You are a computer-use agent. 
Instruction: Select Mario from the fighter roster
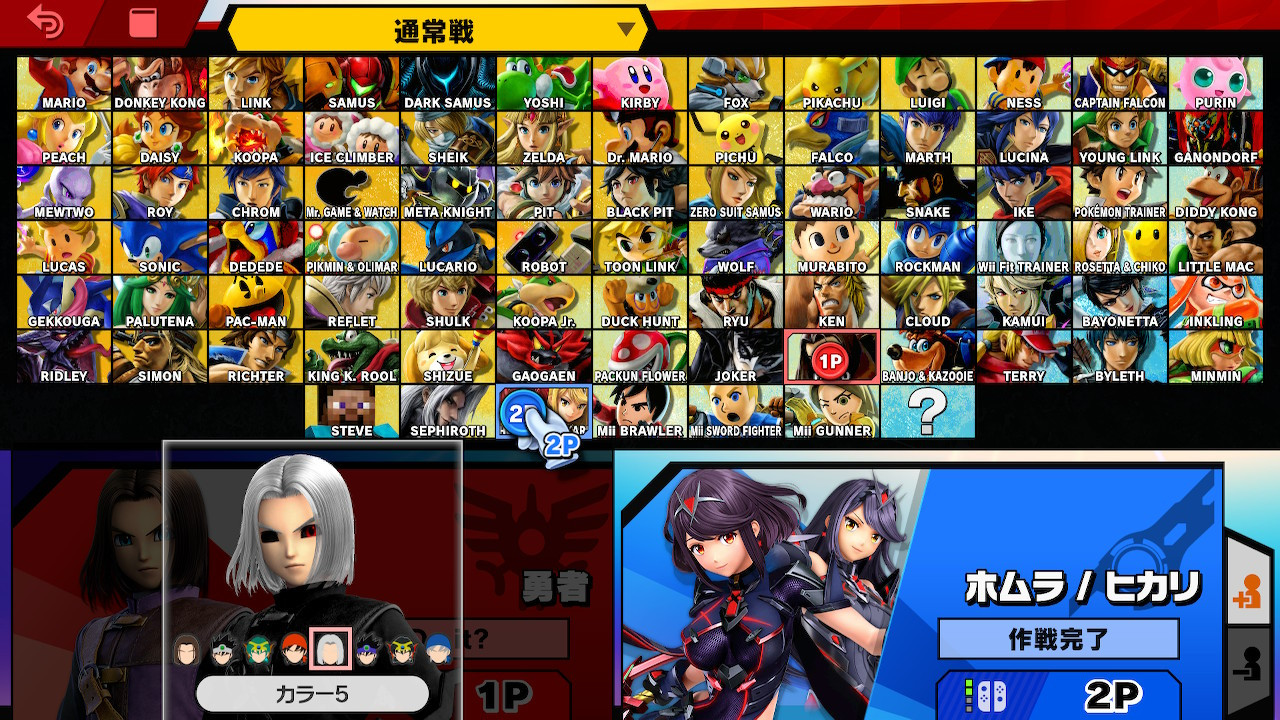point(63,82)
